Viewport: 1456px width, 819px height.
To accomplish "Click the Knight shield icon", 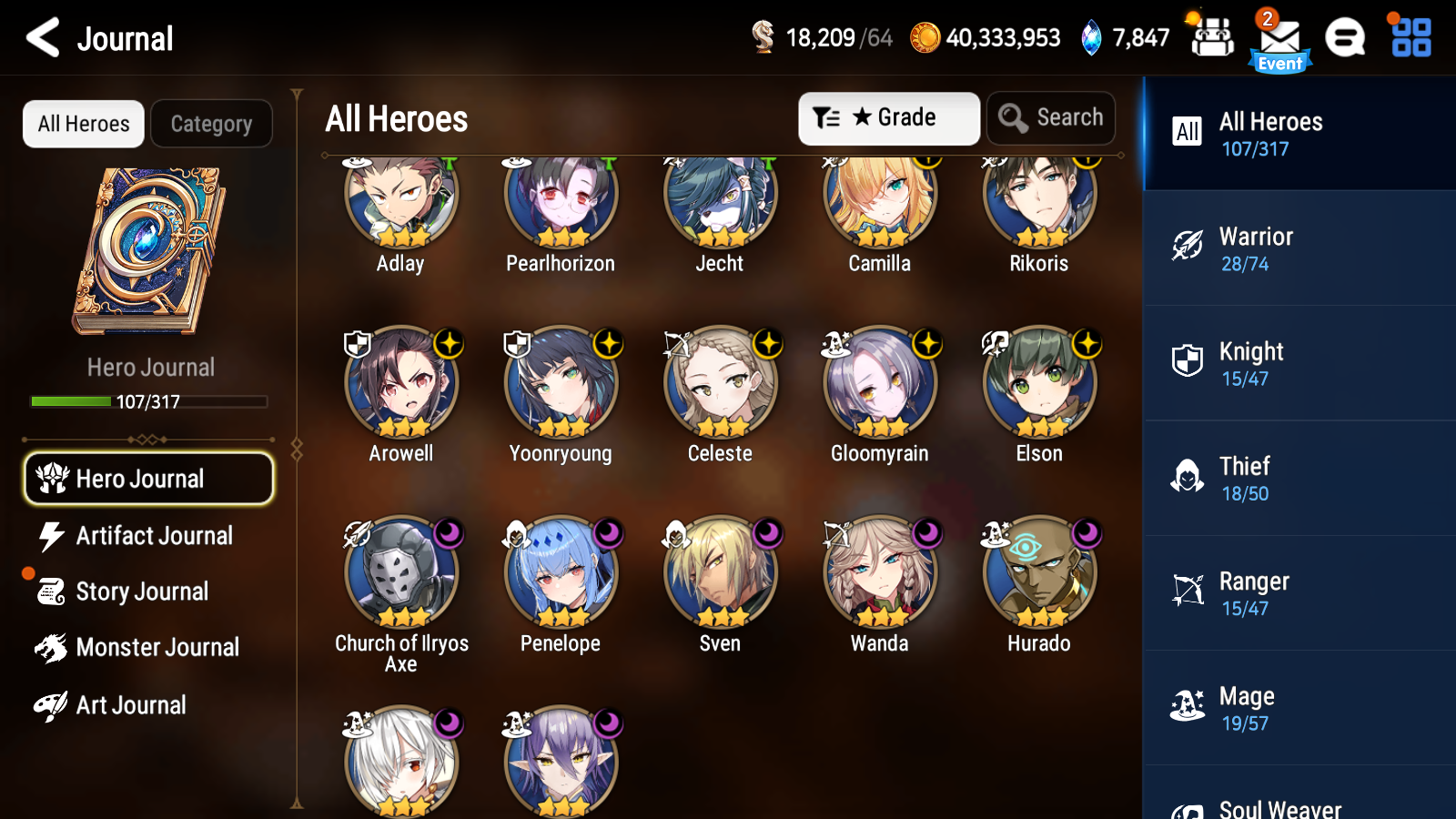I will pyautogui.click(x=1188, y=361).
